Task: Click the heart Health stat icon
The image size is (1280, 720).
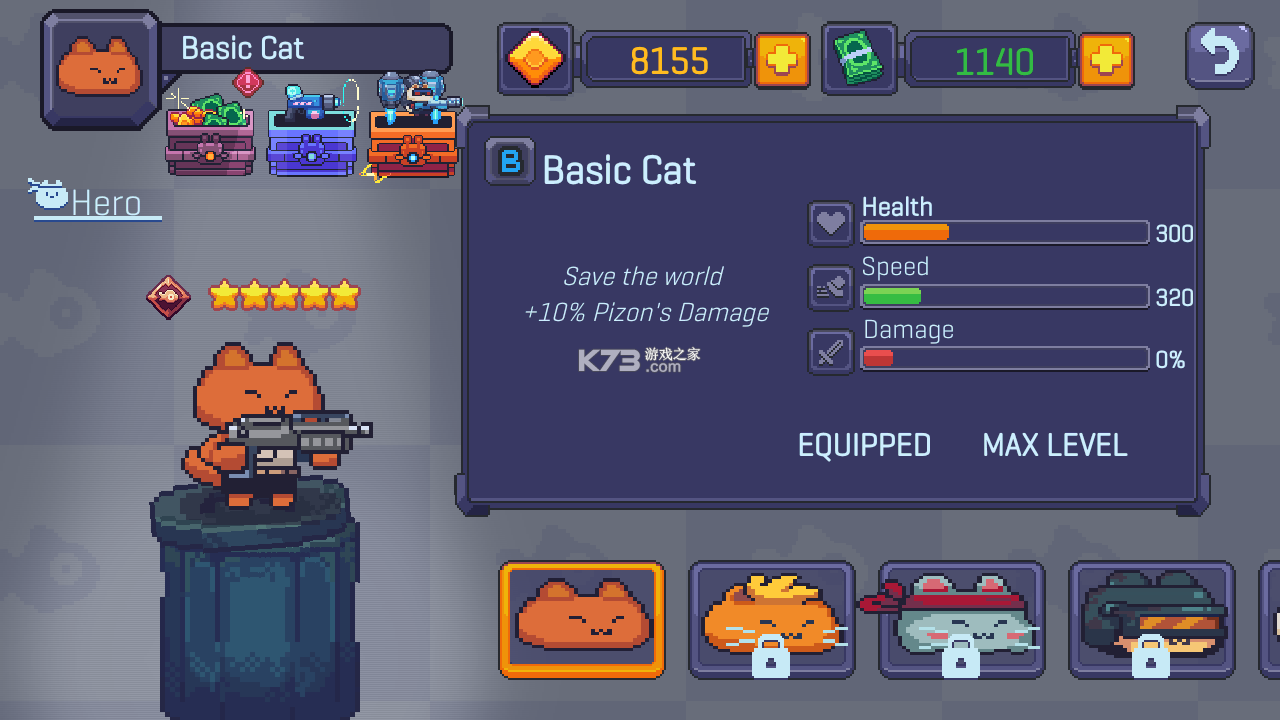Action: (x=830, y=222)
